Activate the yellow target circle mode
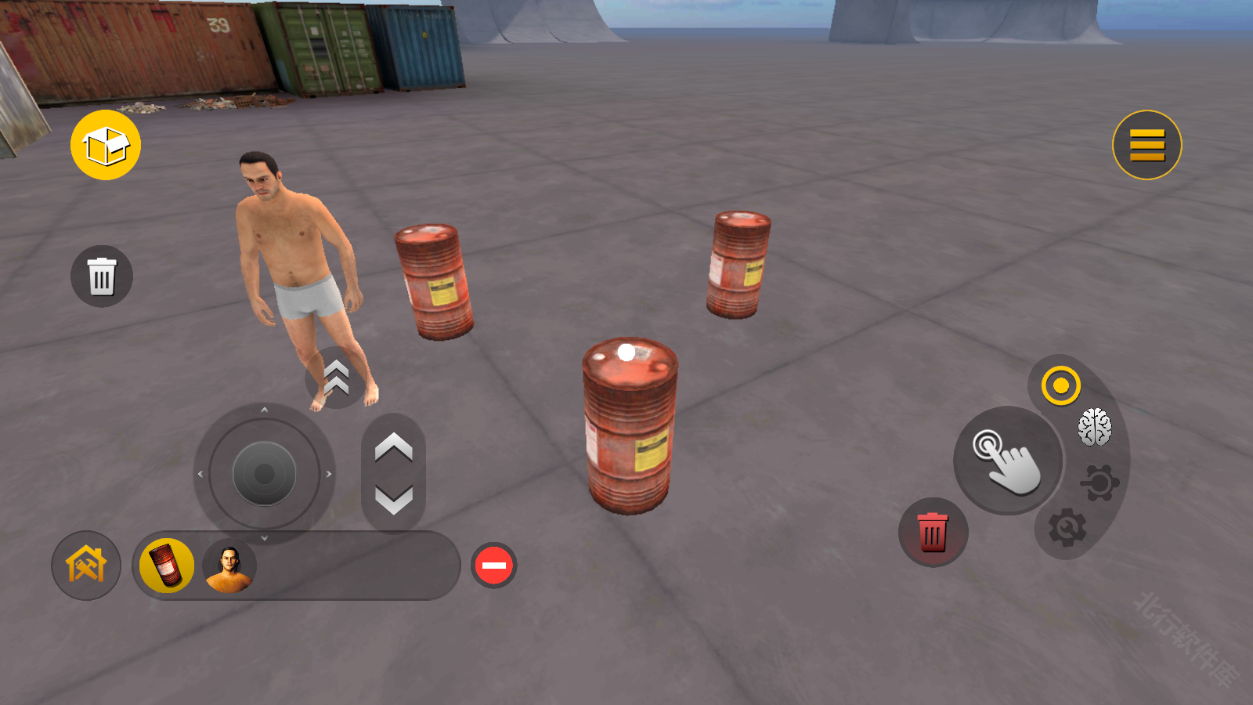This screenshot has height=705, width=1253. coord(1060,385)
